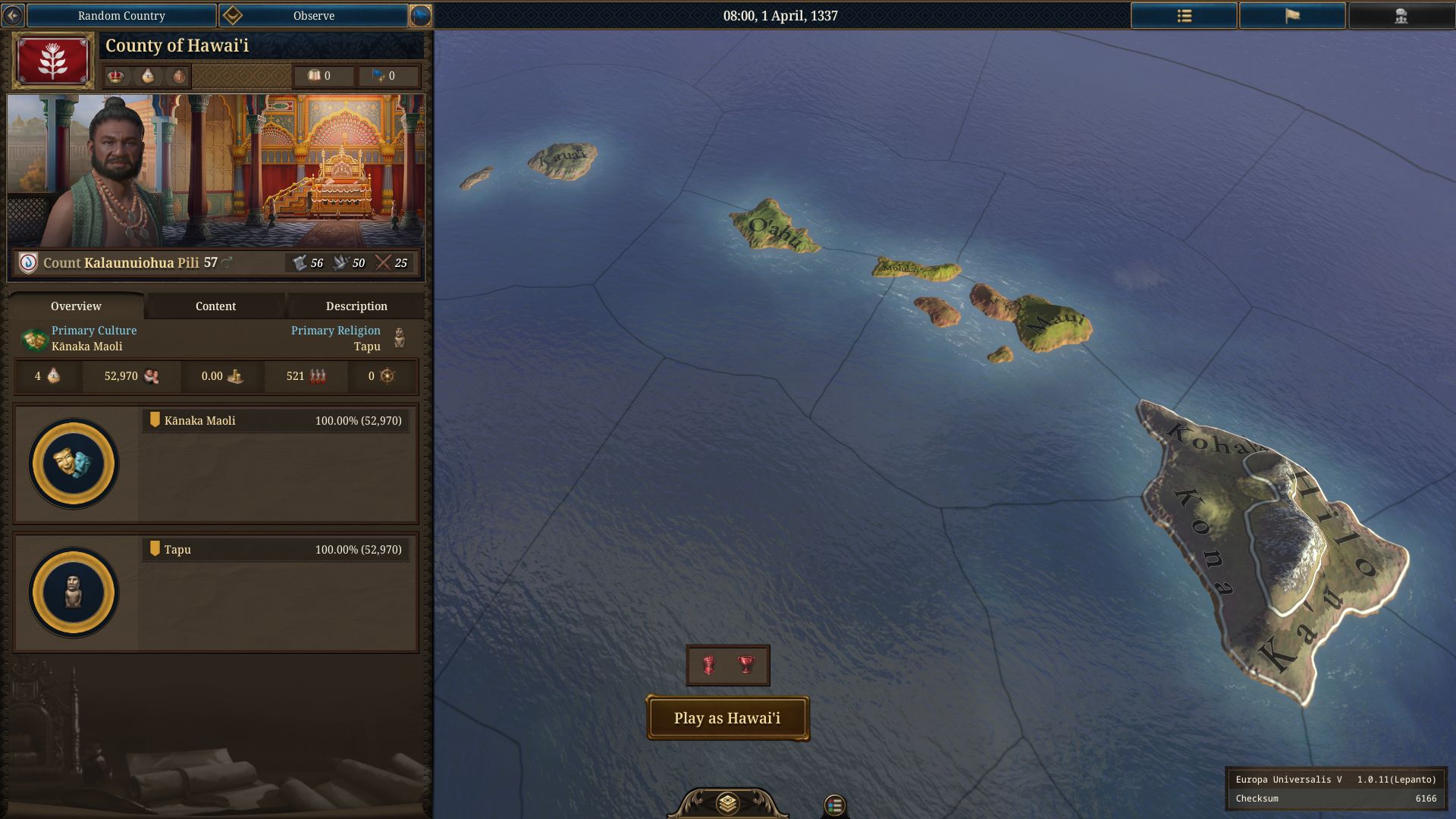Image resolution: width=1456 pixels, height=819 pixels.
Task: Toggle the colored map legend list icon
Action: pyautogui.click(x=834, y=805)
